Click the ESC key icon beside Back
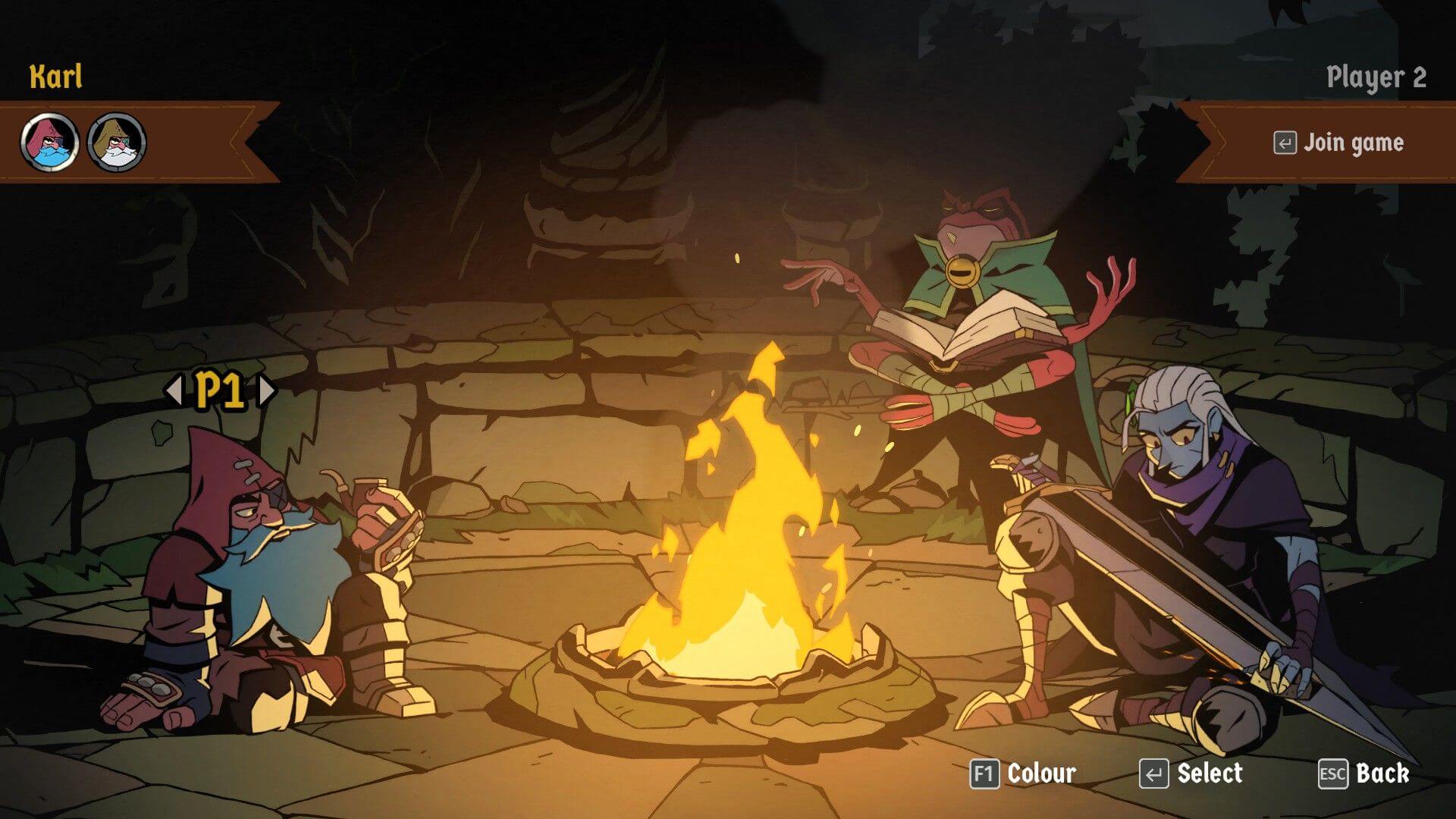The width and height of the screenshot is (1456, 819). pos(1333,774)
